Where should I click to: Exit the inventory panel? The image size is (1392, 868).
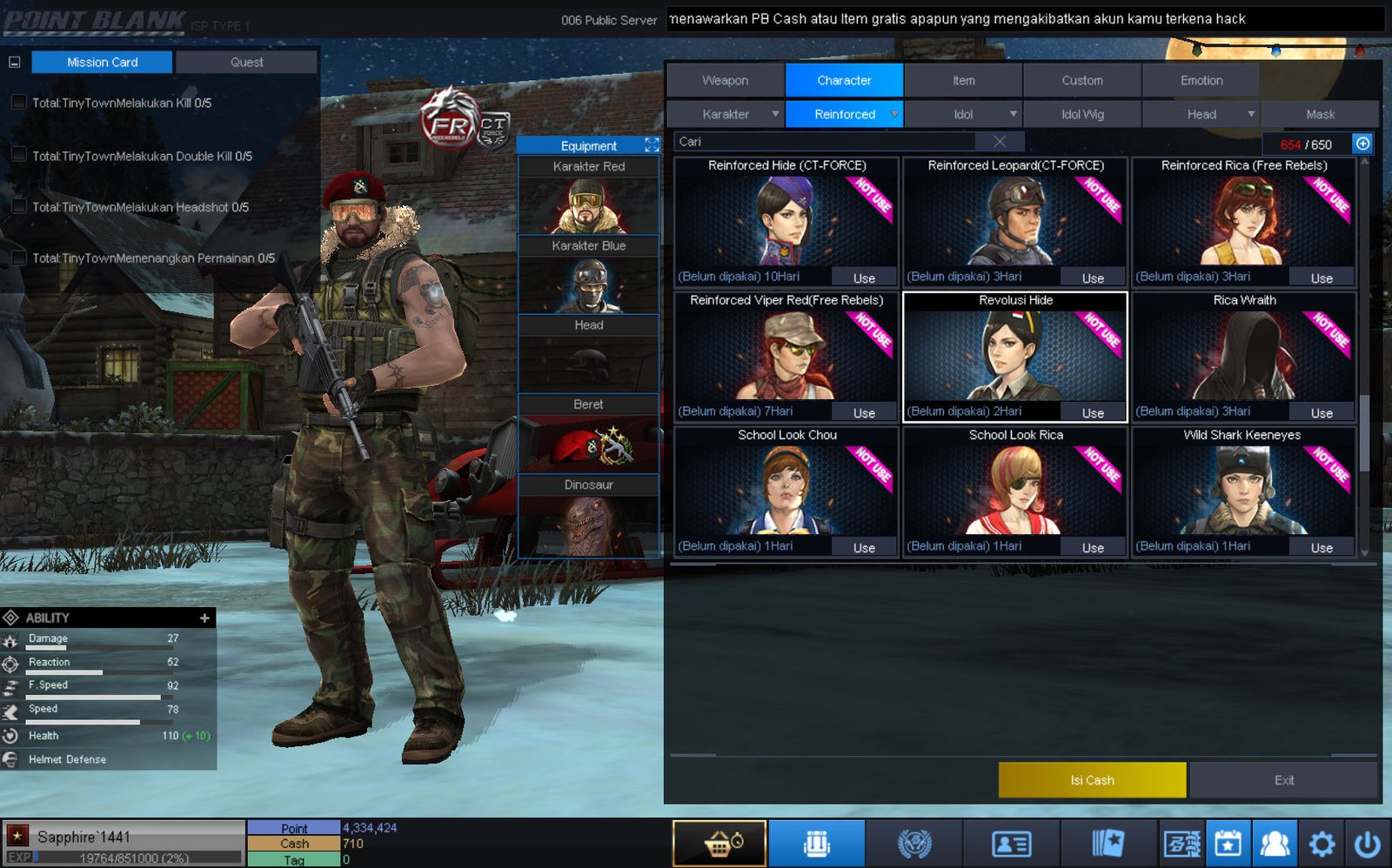(1283, 780)
